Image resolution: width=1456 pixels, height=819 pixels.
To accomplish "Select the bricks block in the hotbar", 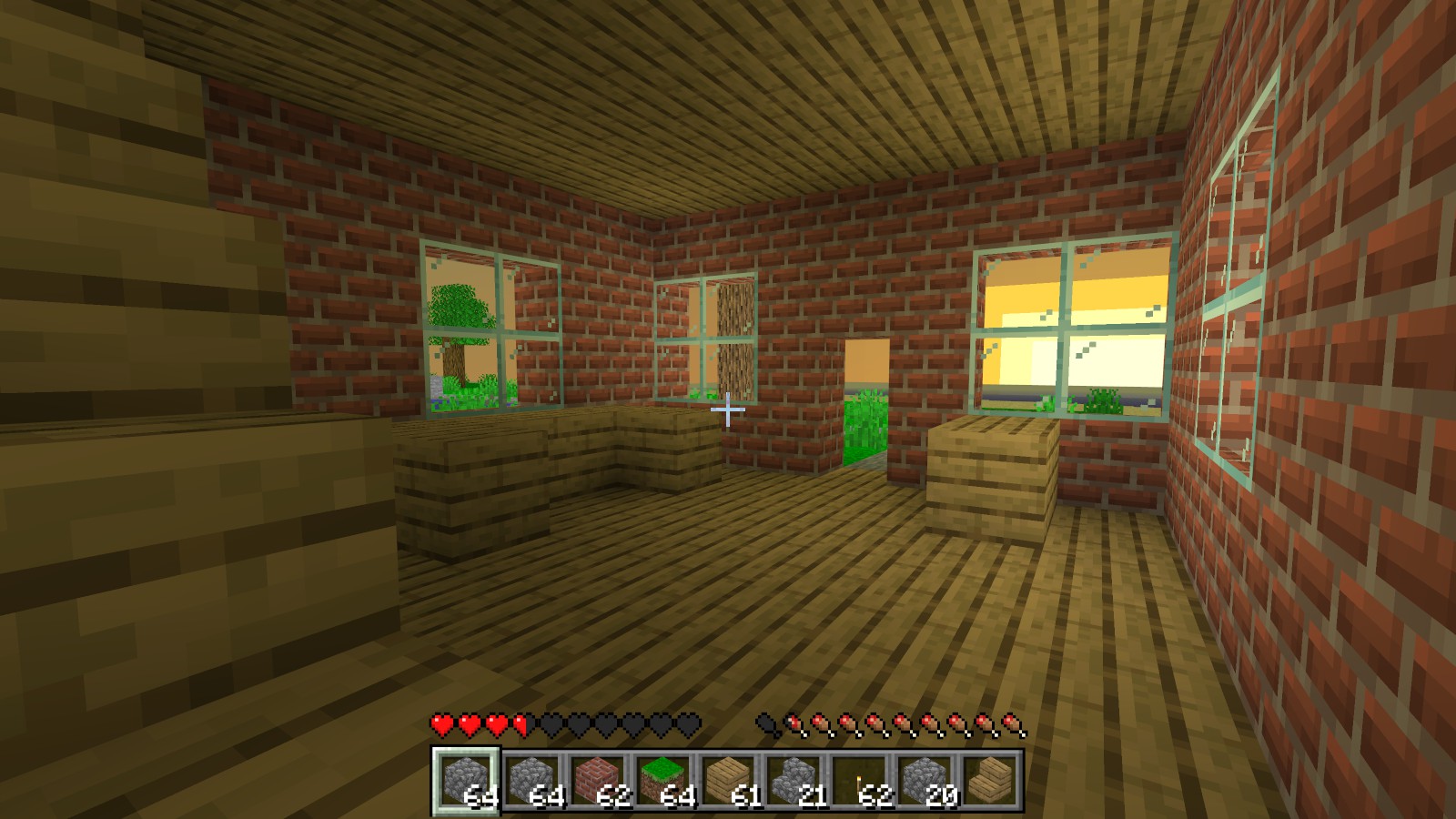I will click(x=599, y=781).
